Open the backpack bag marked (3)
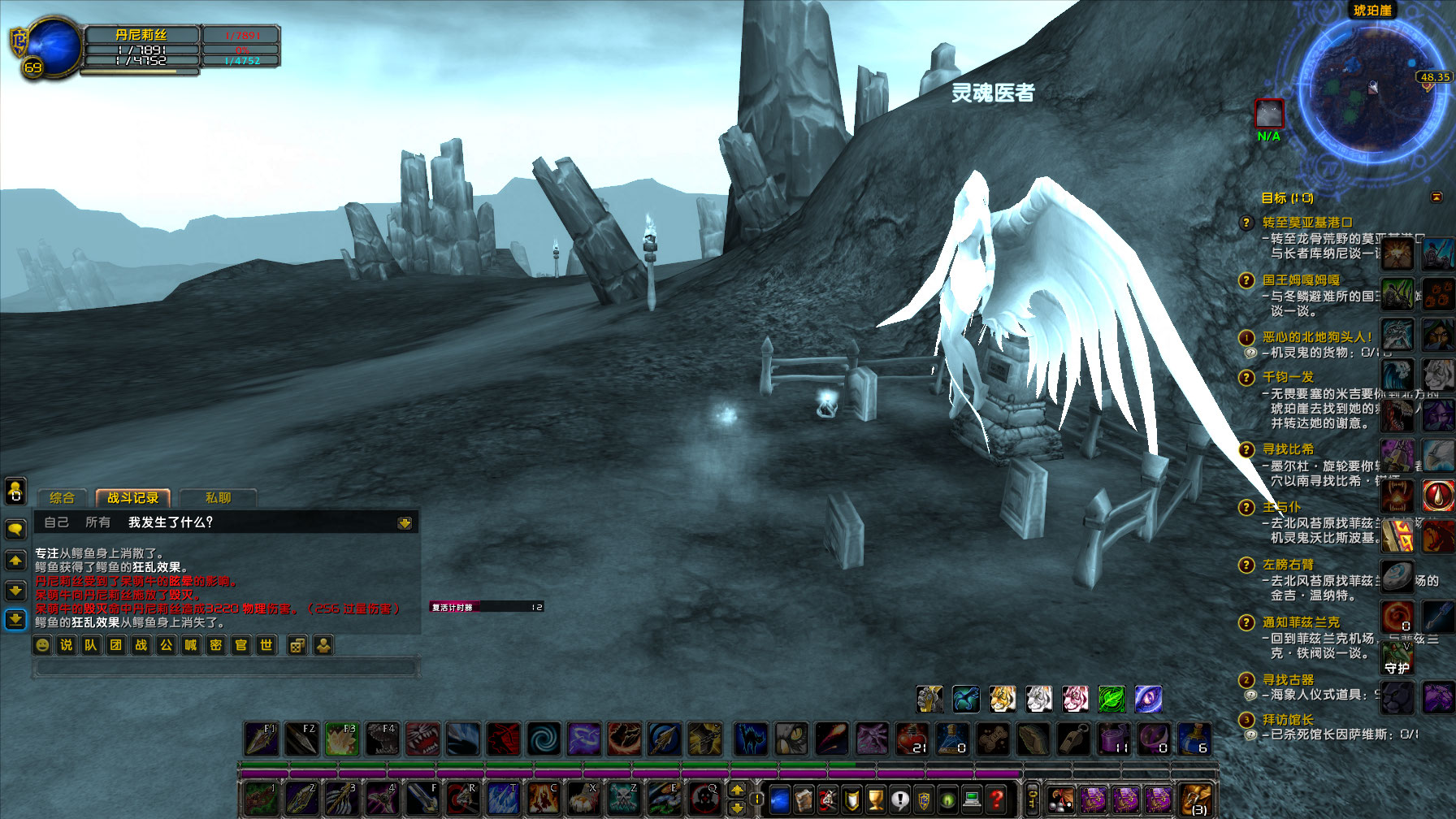 pos(1194,800)
